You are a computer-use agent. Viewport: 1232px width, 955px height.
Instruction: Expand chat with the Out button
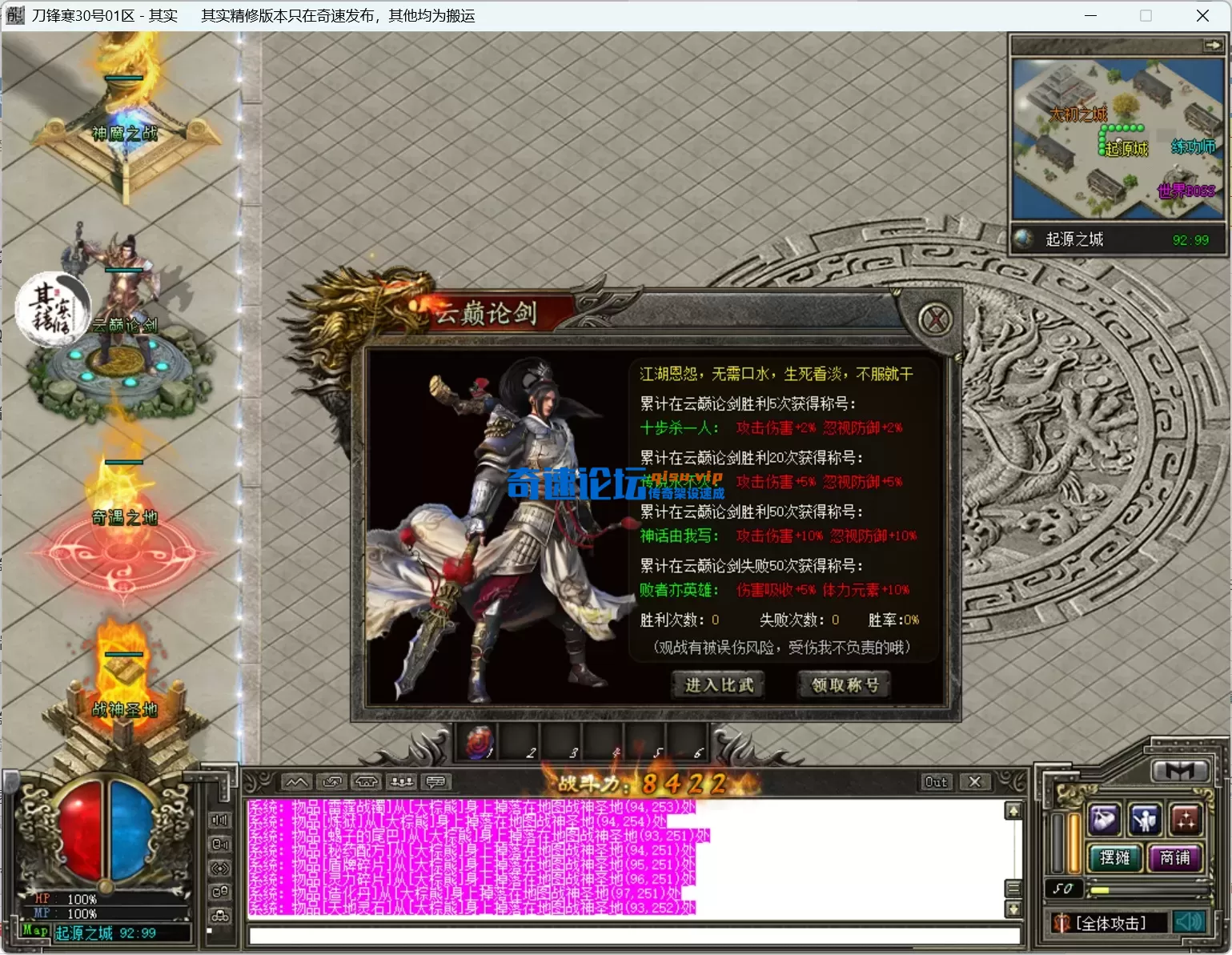(x=934, y=782)
